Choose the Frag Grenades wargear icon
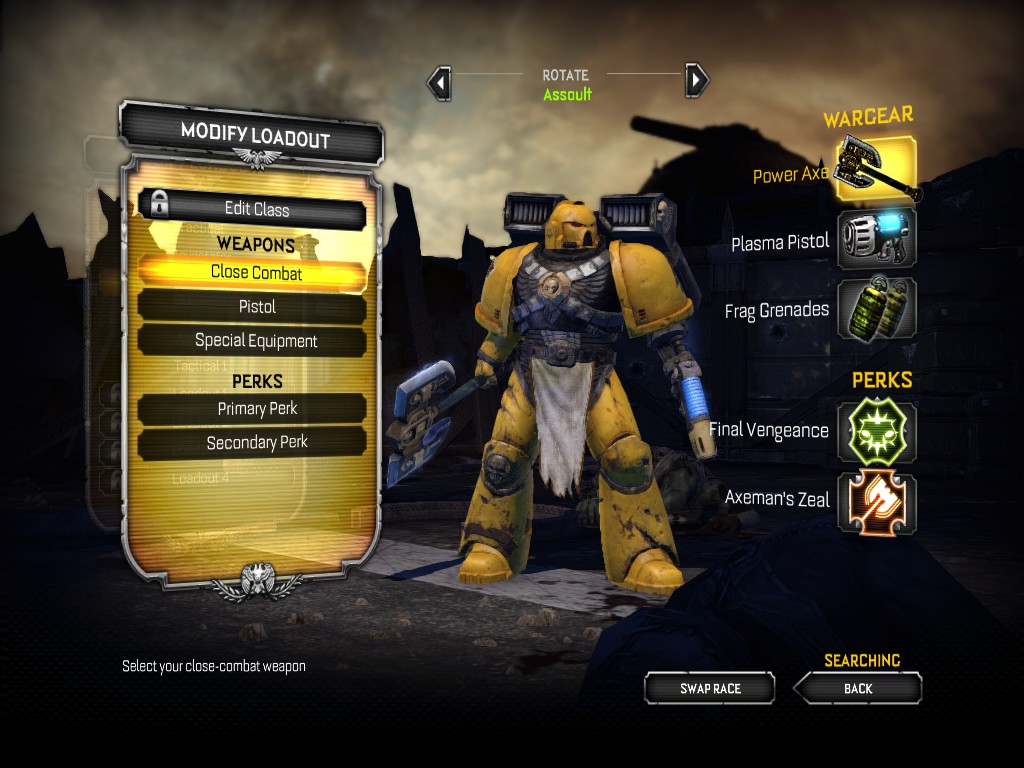Viewport: 1024px width, 768px height. 876,310
